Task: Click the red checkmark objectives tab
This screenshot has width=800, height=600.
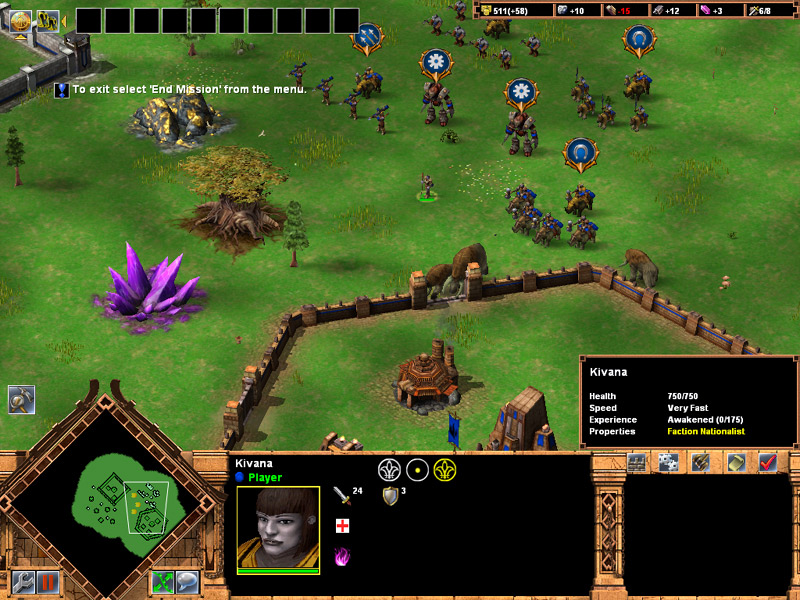Action: point(768,462)
